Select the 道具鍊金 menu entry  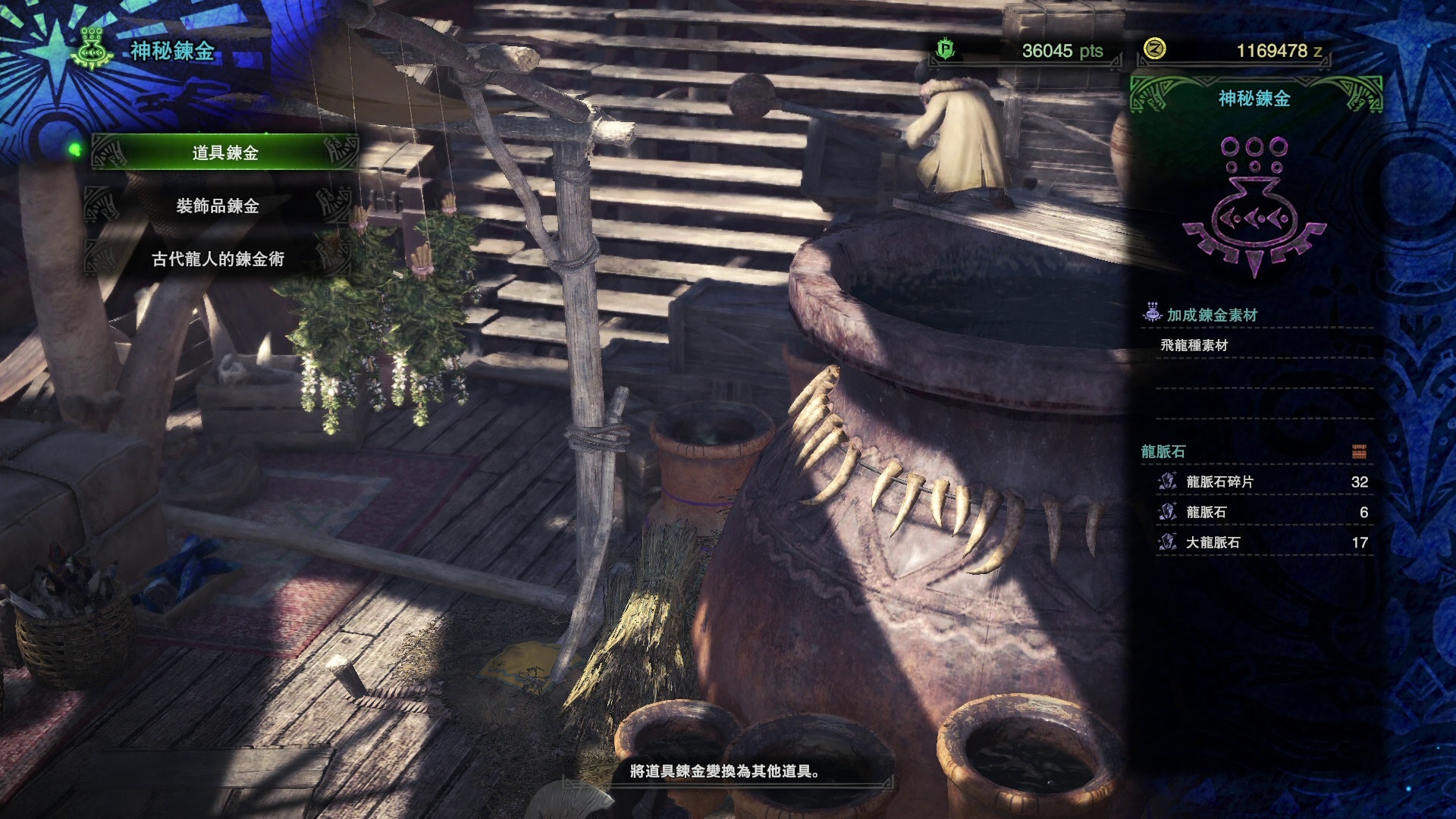click(x=224, y=152)
